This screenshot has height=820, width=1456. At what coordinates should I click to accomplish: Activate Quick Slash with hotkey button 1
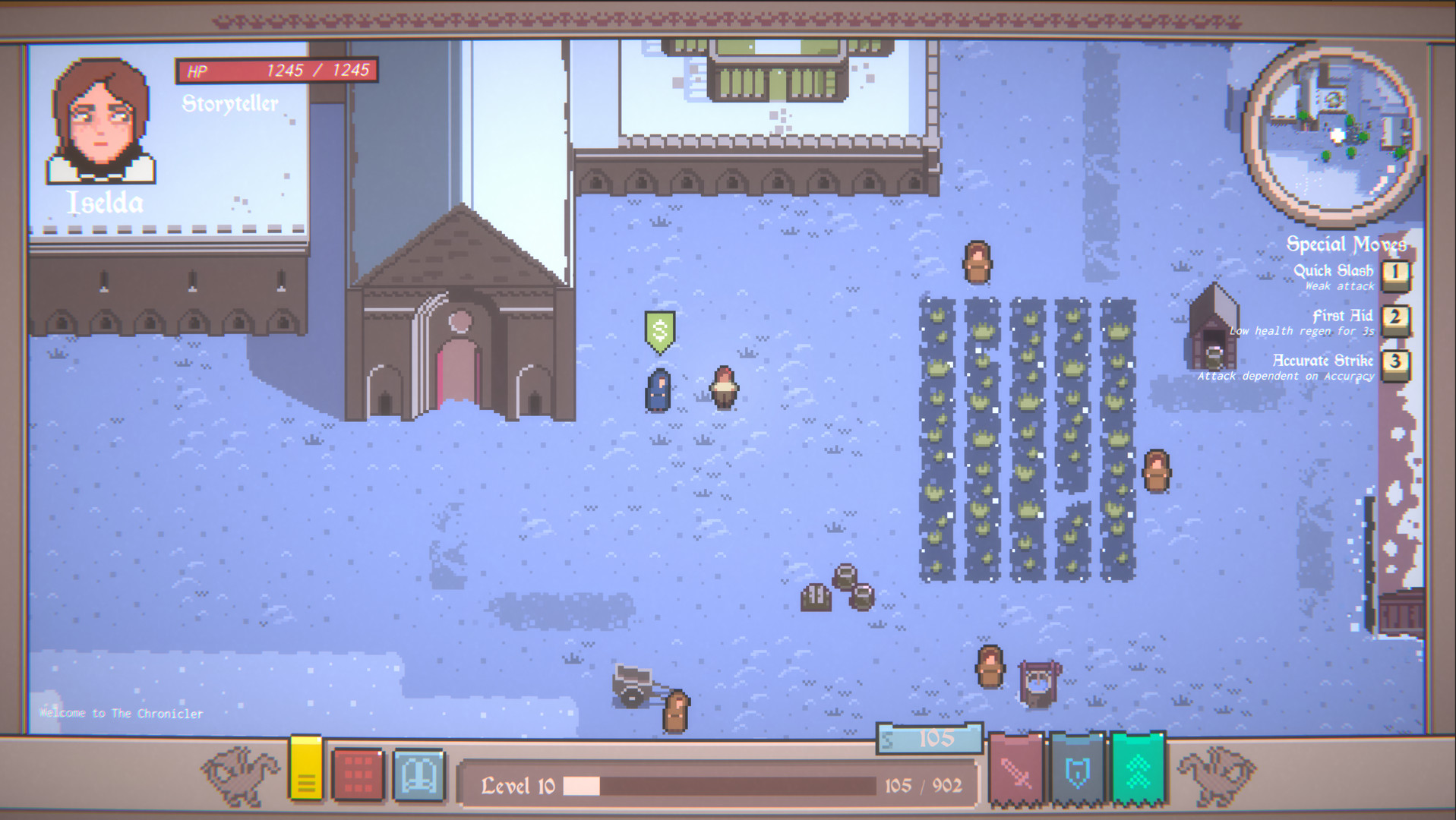point(1396,273)
